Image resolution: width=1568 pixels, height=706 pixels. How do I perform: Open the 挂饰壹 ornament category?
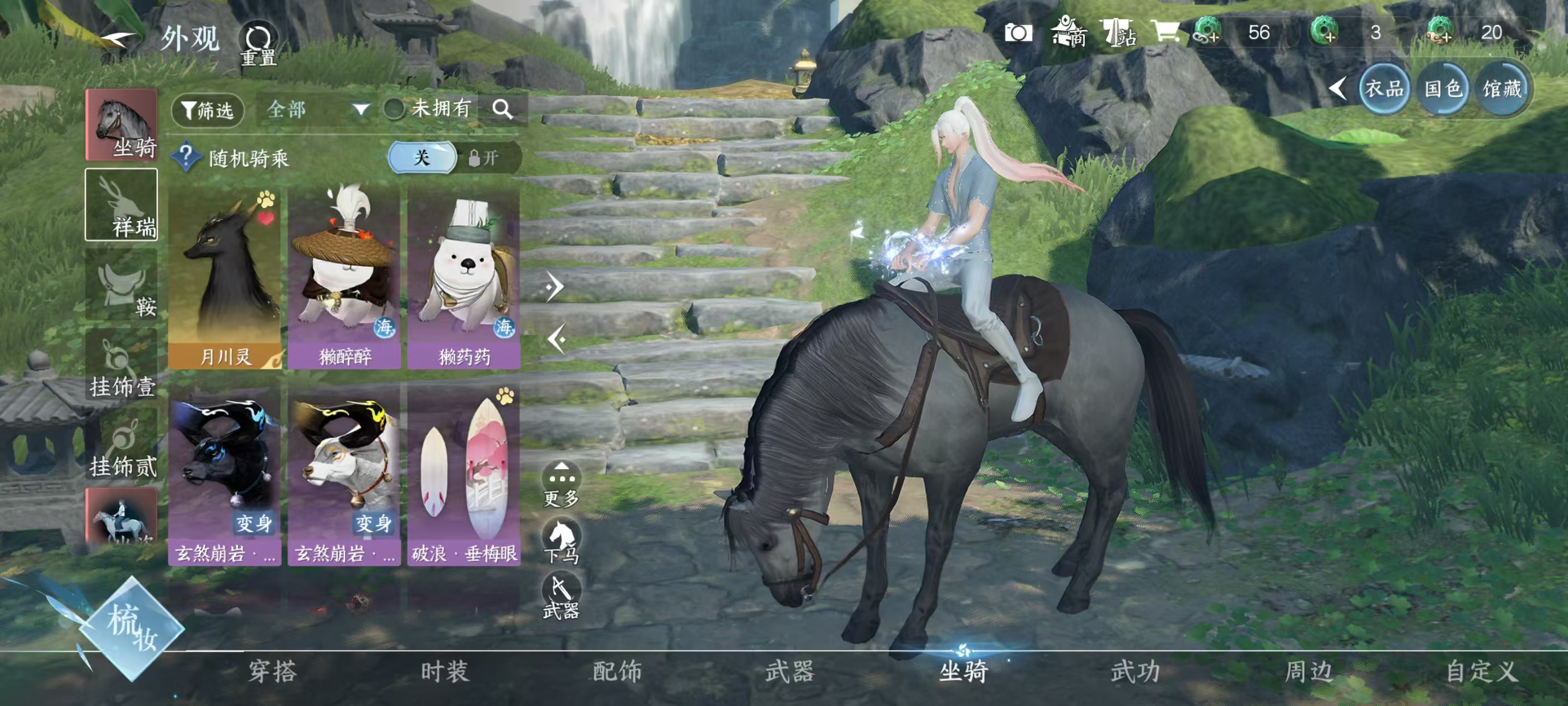(x=121, y=365)
